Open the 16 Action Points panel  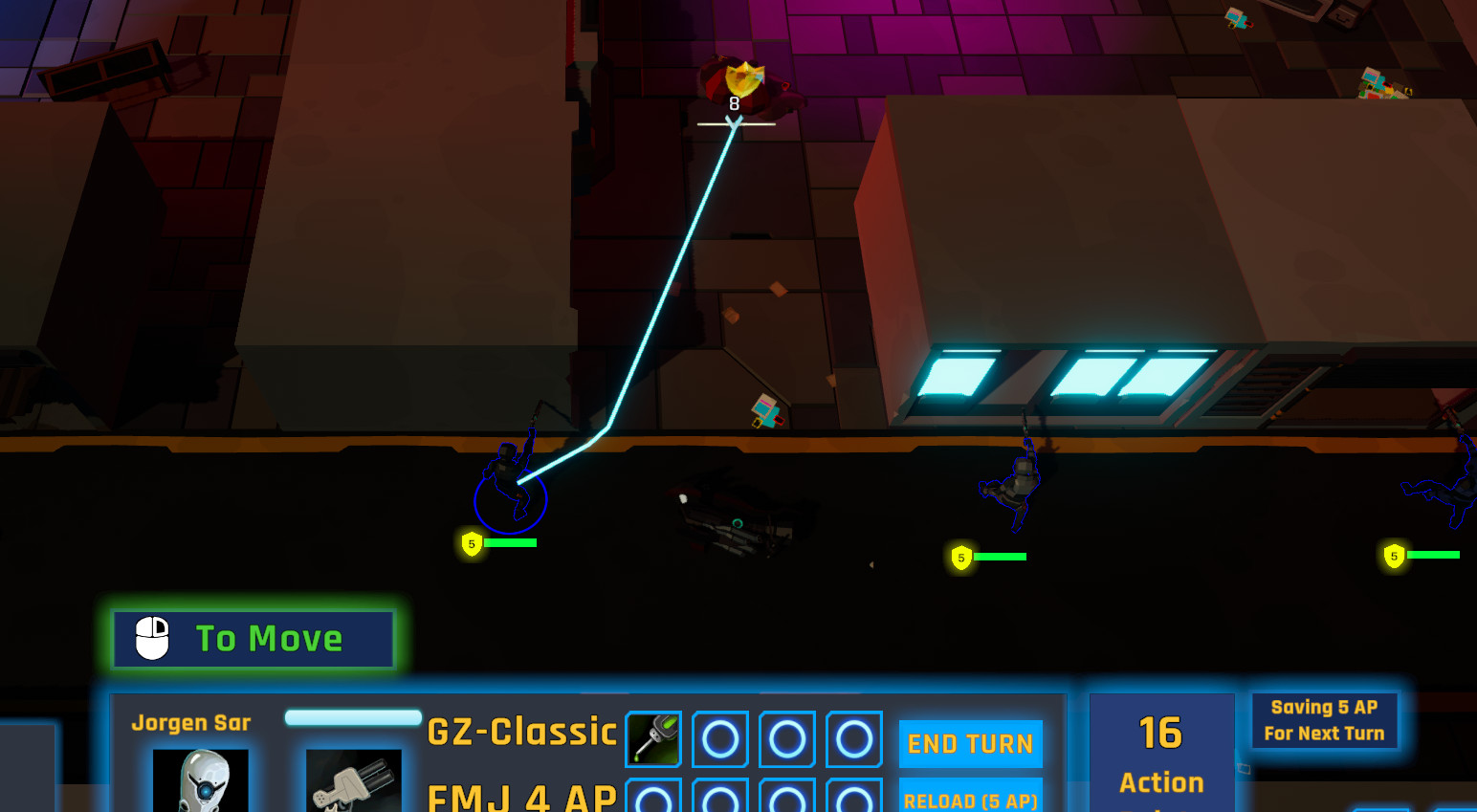coord(1161,754)
